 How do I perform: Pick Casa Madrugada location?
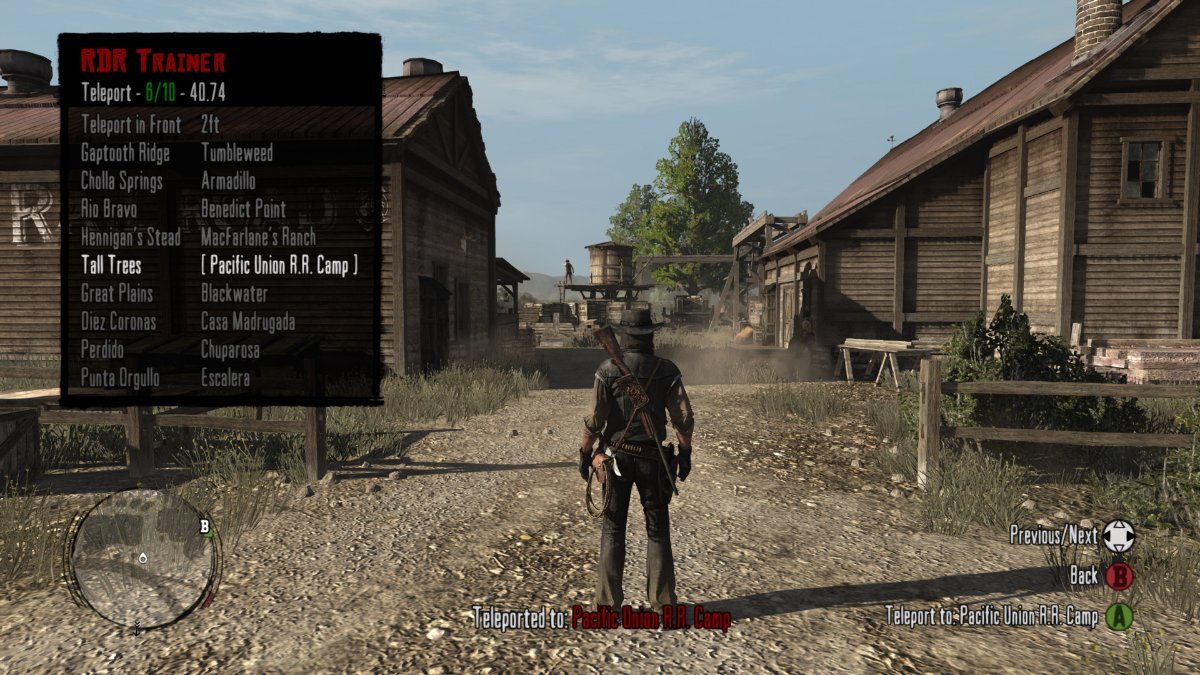248,322
